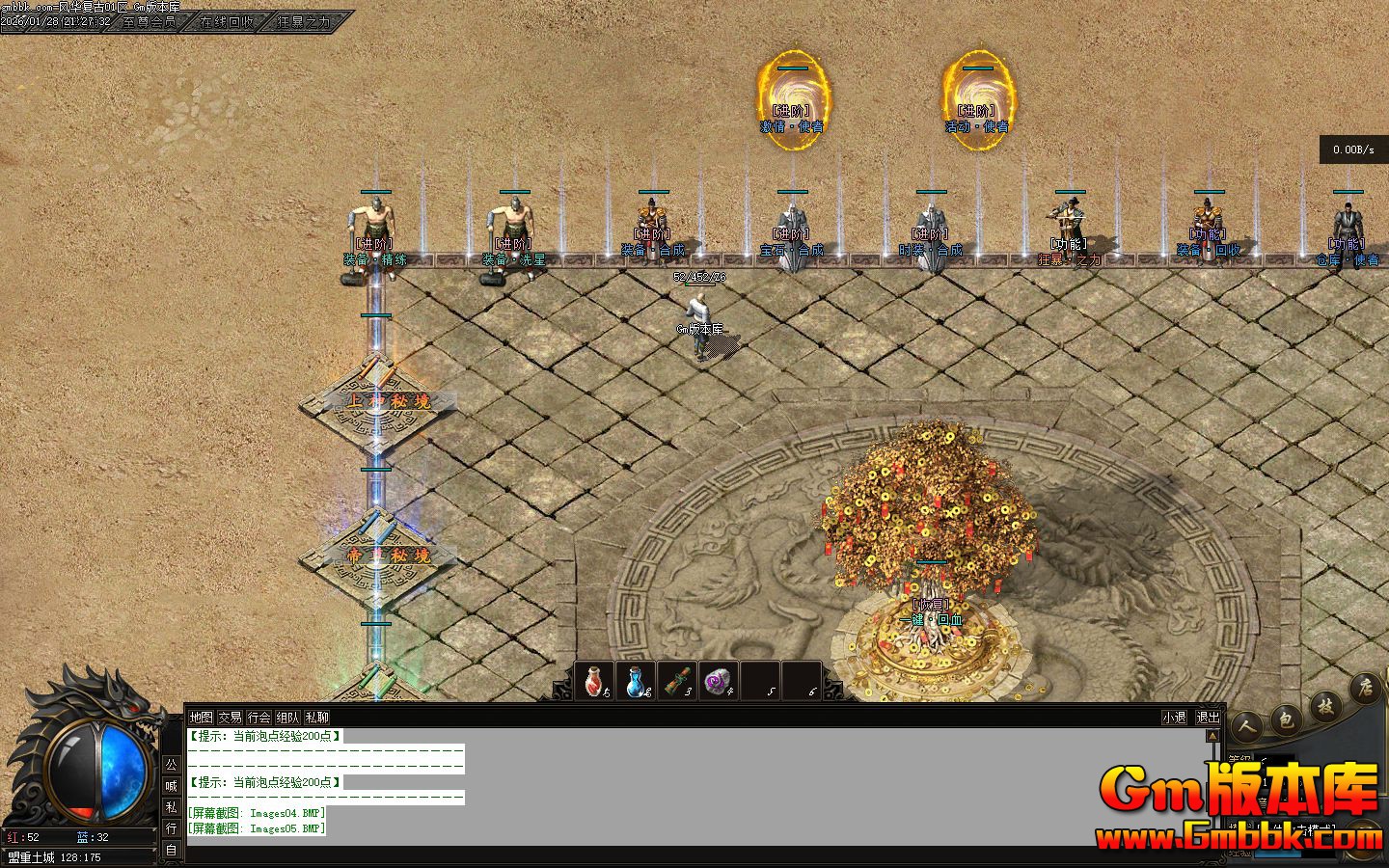Use the blue mana potion slot
This screenshot has height=868, width=1389.
(636, 681)
